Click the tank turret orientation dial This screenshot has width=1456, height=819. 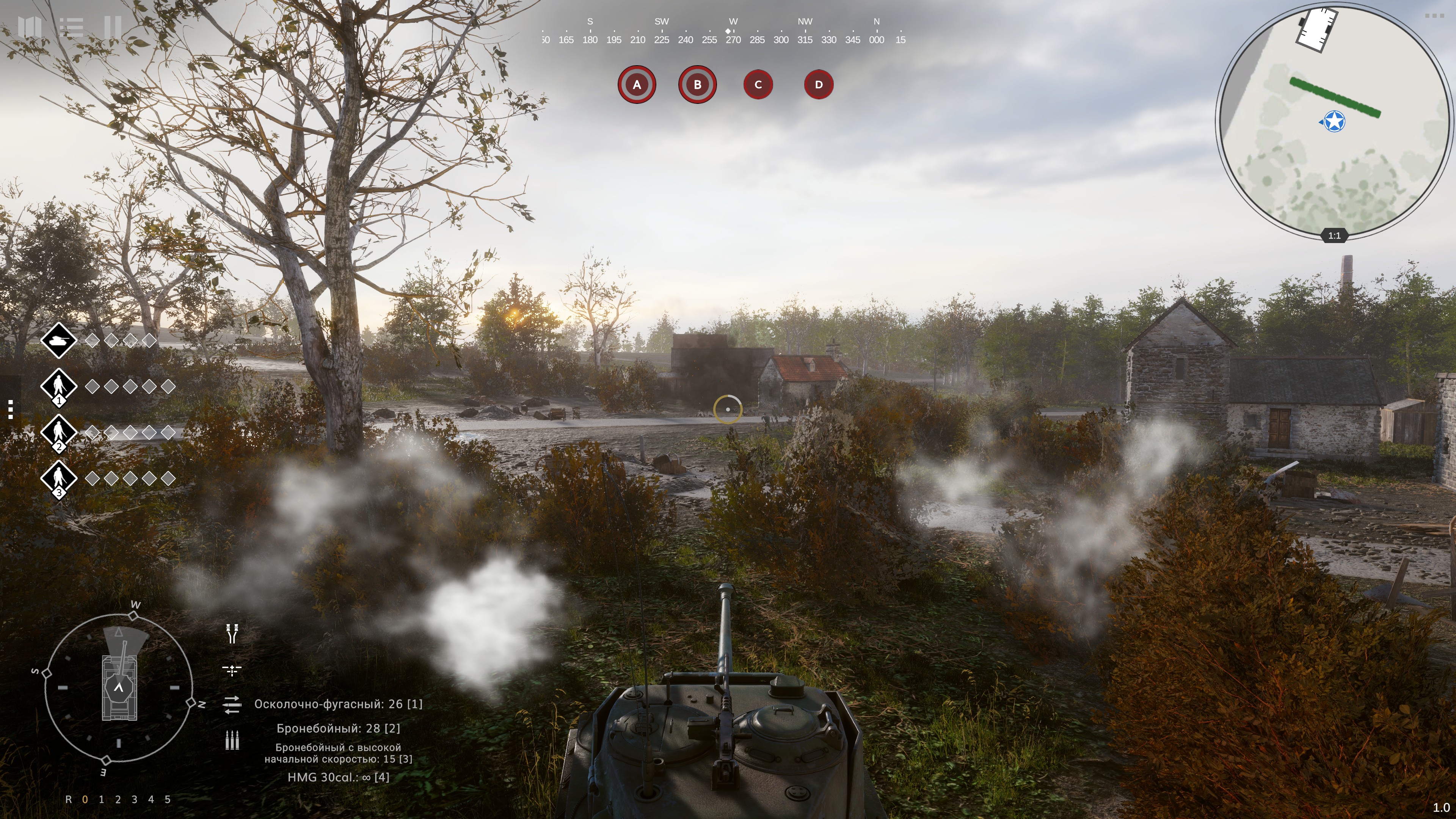(119, 687)
